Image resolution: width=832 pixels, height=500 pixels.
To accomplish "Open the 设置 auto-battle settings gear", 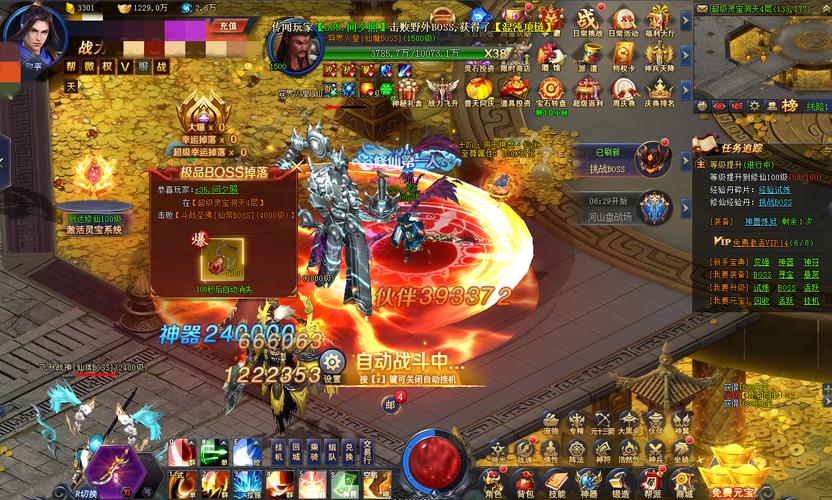I will pos(333,364).
